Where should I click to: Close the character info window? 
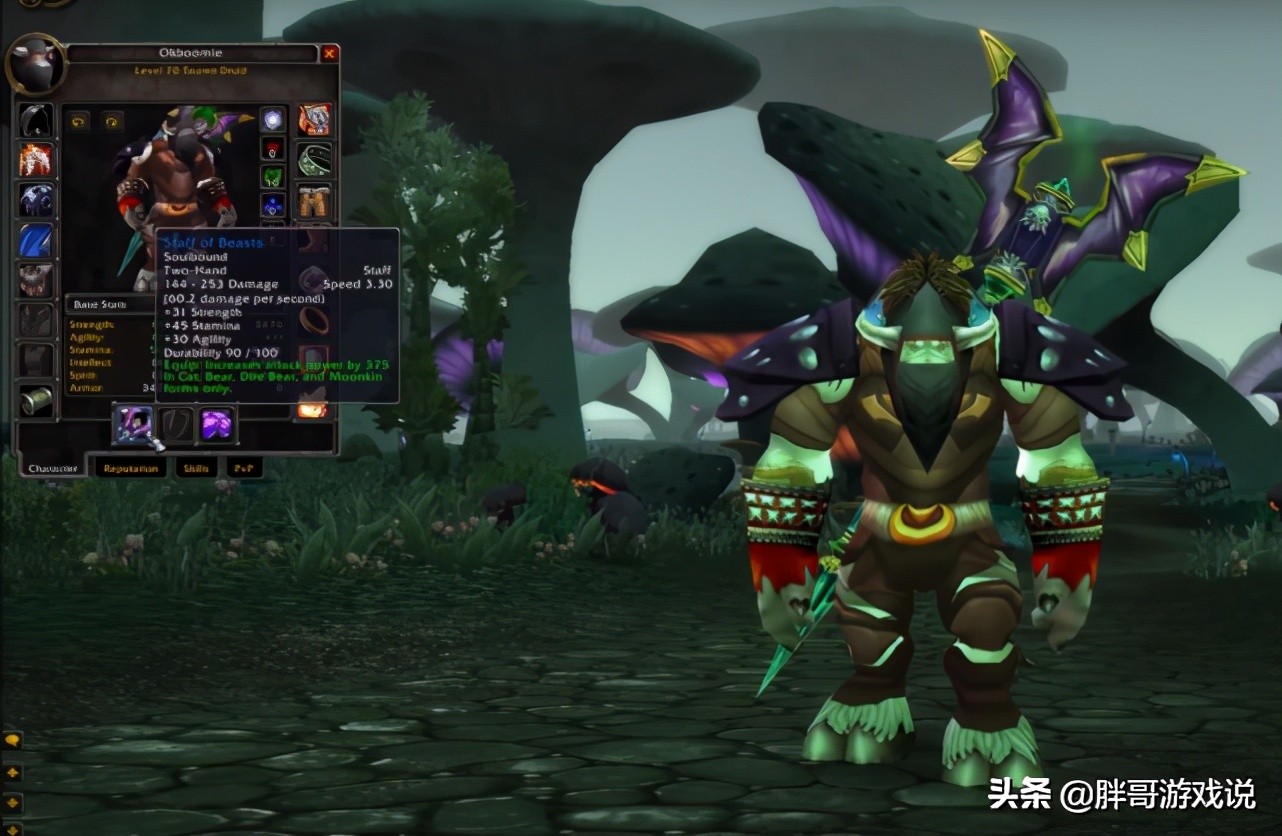329,54
